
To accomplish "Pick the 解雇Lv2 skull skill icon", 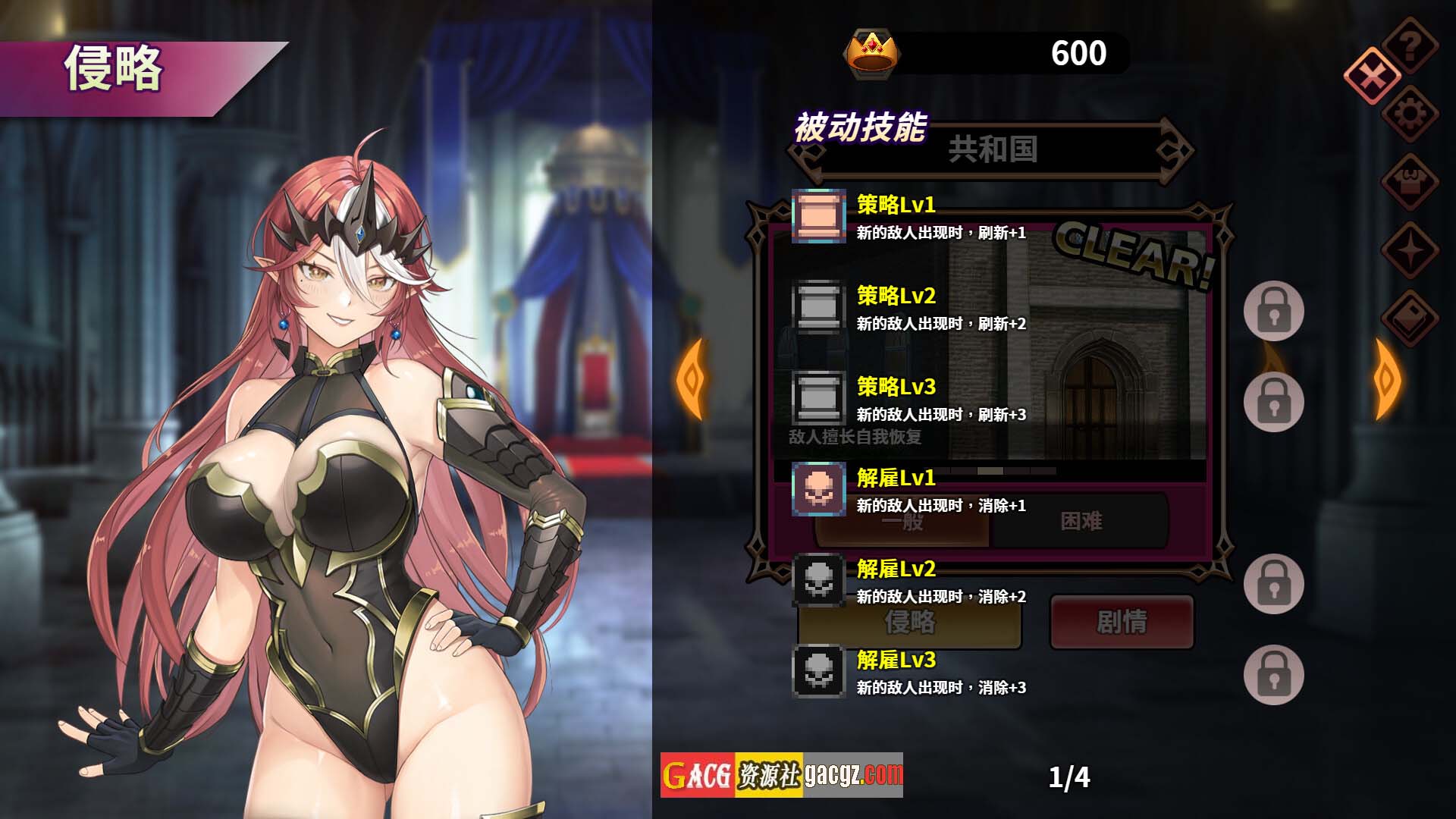I will click(819, 580).
